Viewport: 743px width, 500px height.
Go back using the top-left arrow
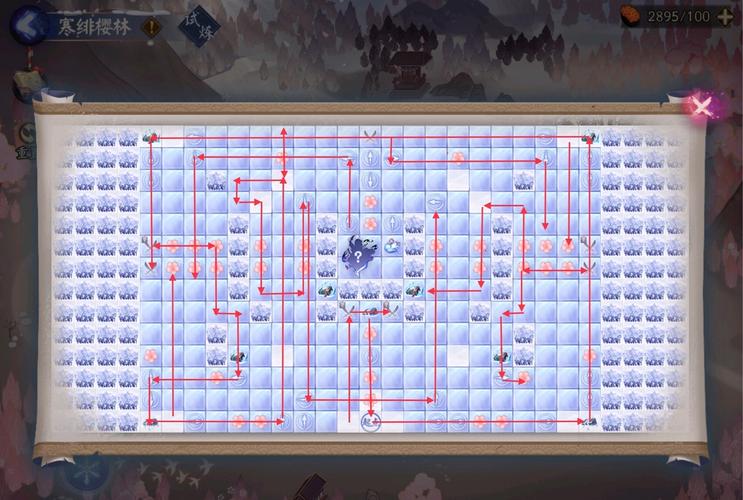click(28, 20)
